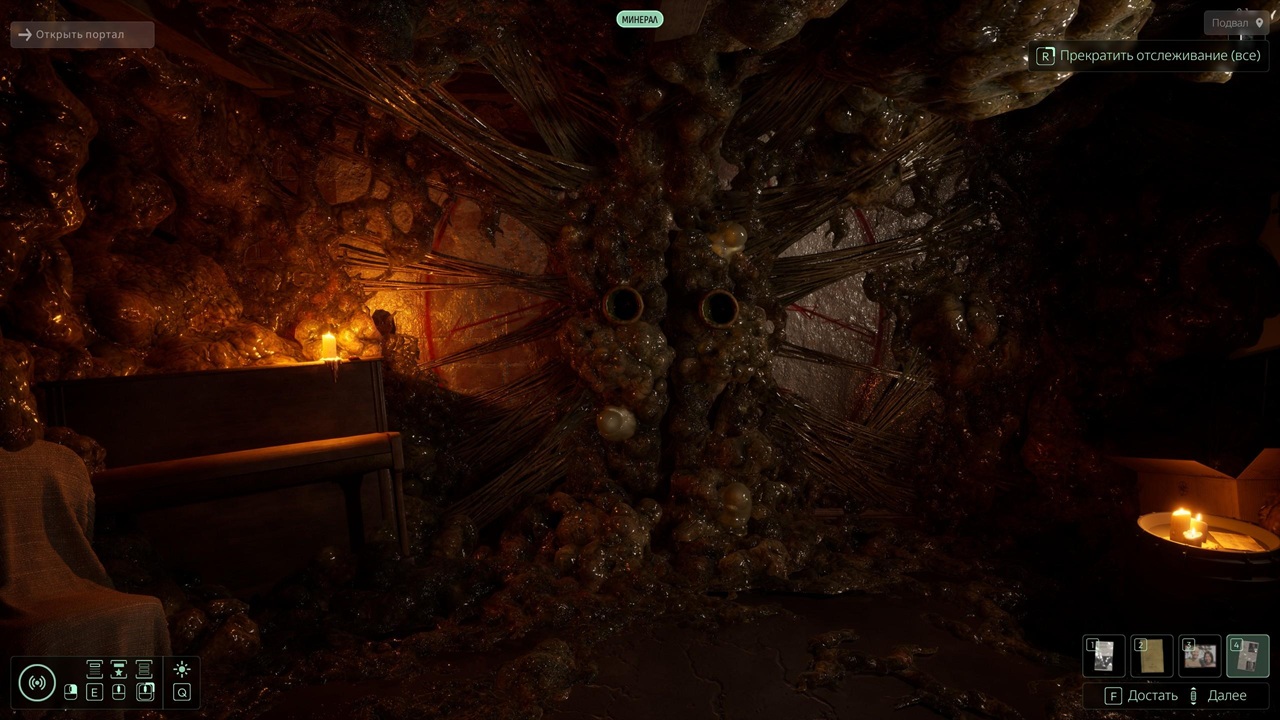The height and width of the screenshot is (720, 1280).
Task: Select inventory slot 3 with the couple photo
Action: tap(1200, 656)
